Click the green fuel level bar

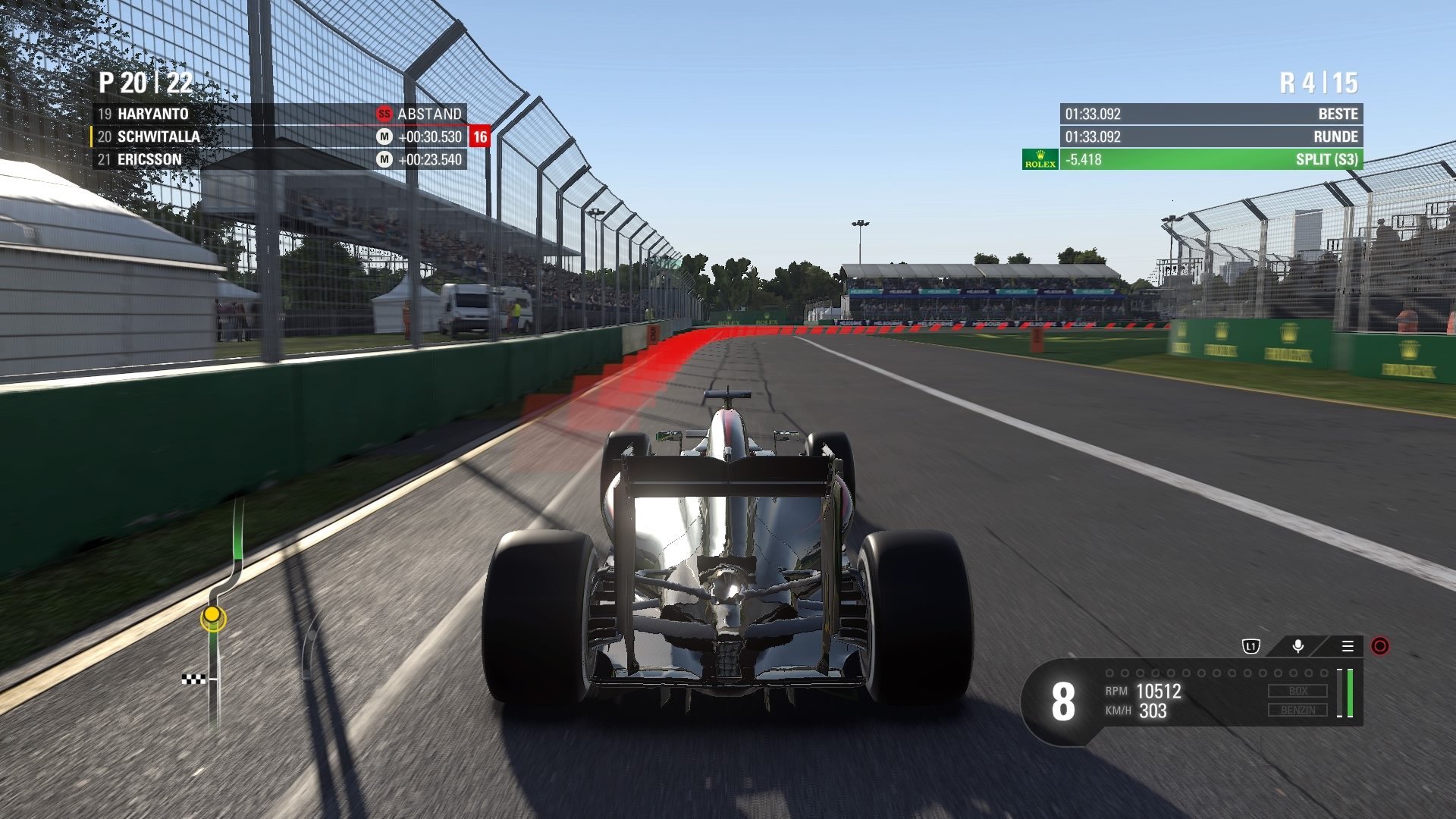(1350, 693)
